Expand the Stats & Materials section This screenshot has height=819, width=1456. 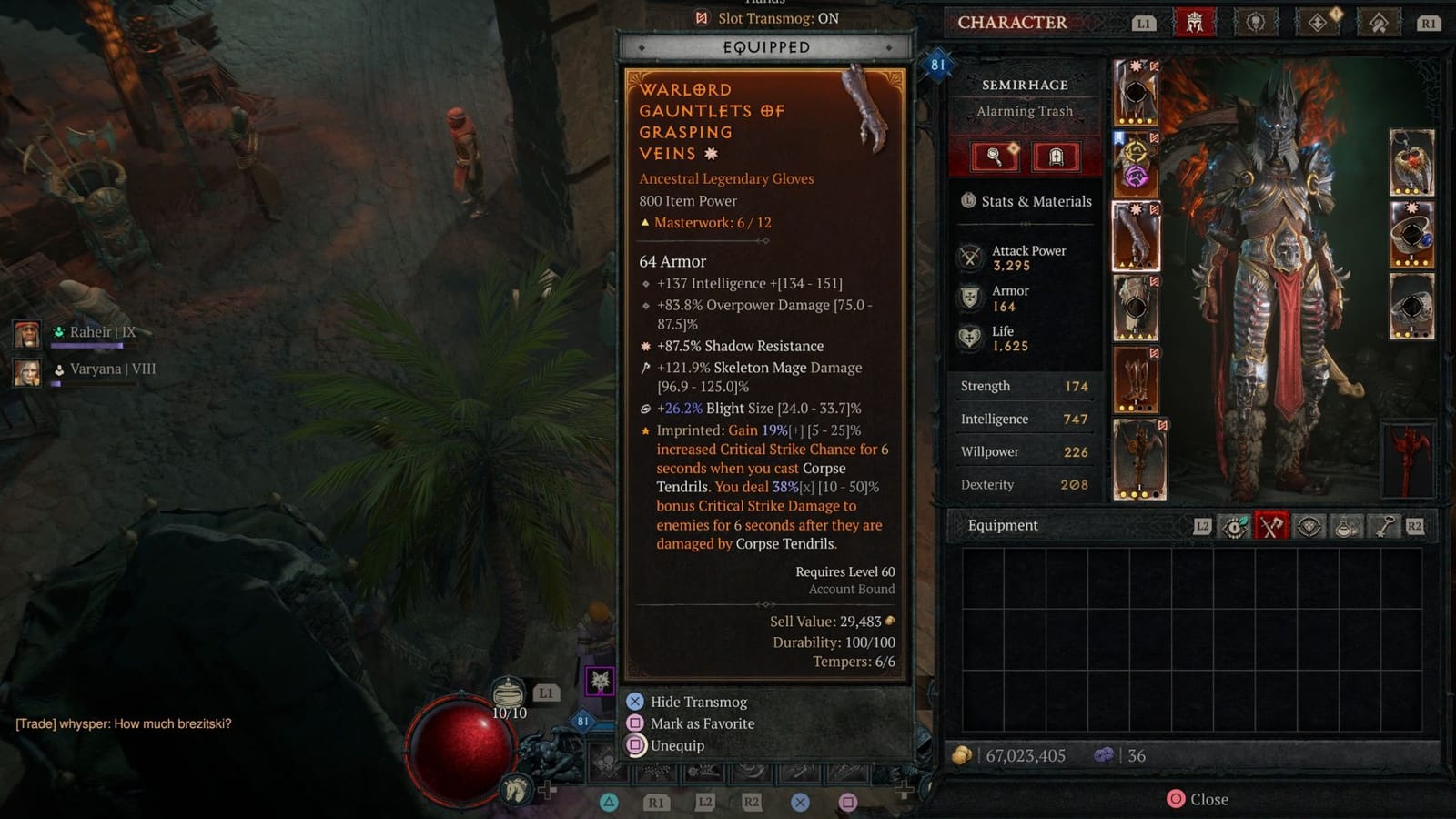[1026, 201]
